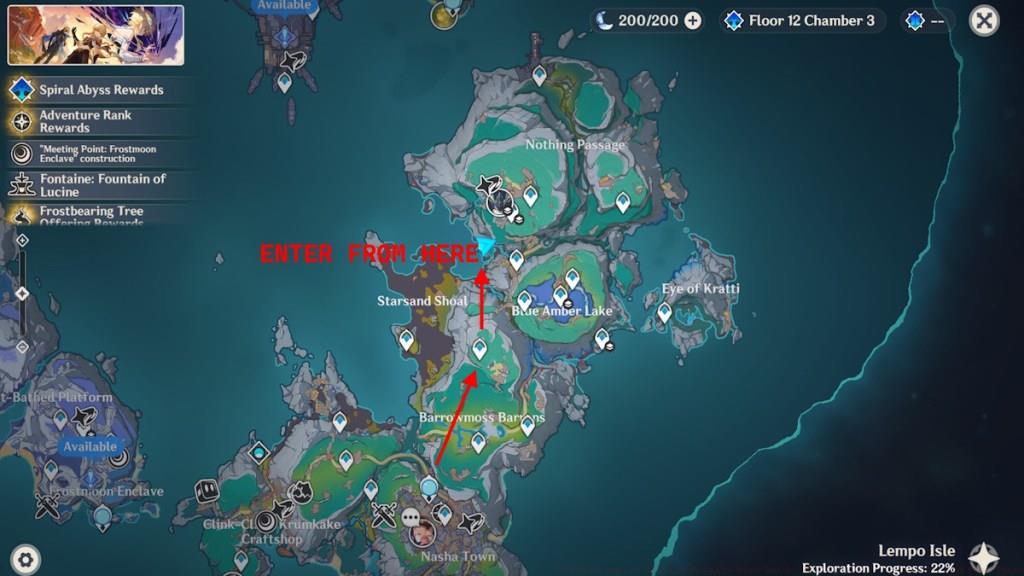Open the event banner thumbnail
The image size is (1024, 576).
click(x=96, y=36)
